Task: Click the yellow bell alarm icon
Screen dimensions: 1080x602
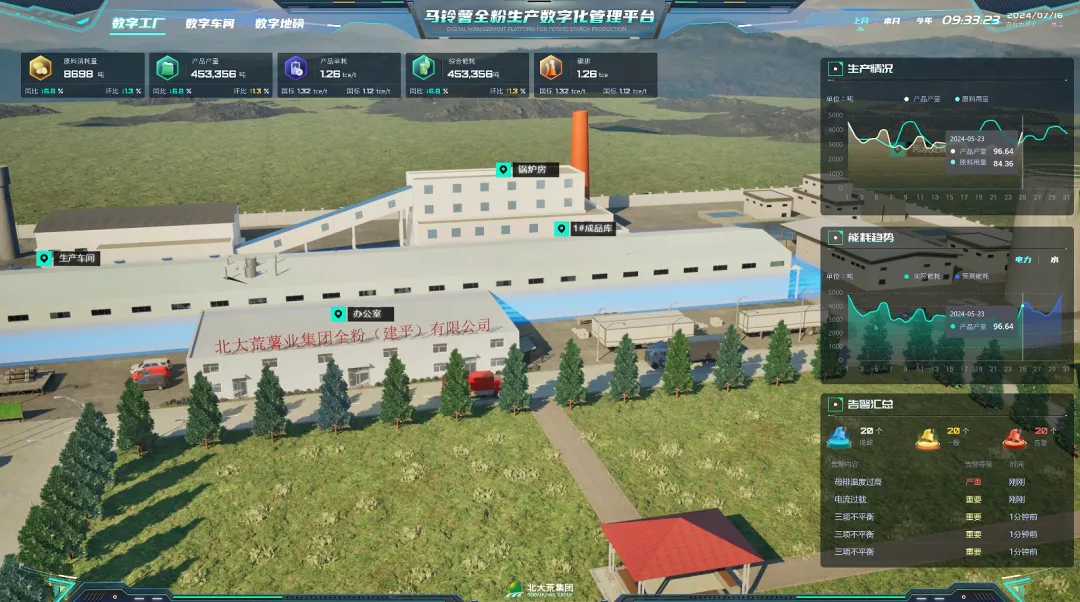Action: [x=927, y=437]
